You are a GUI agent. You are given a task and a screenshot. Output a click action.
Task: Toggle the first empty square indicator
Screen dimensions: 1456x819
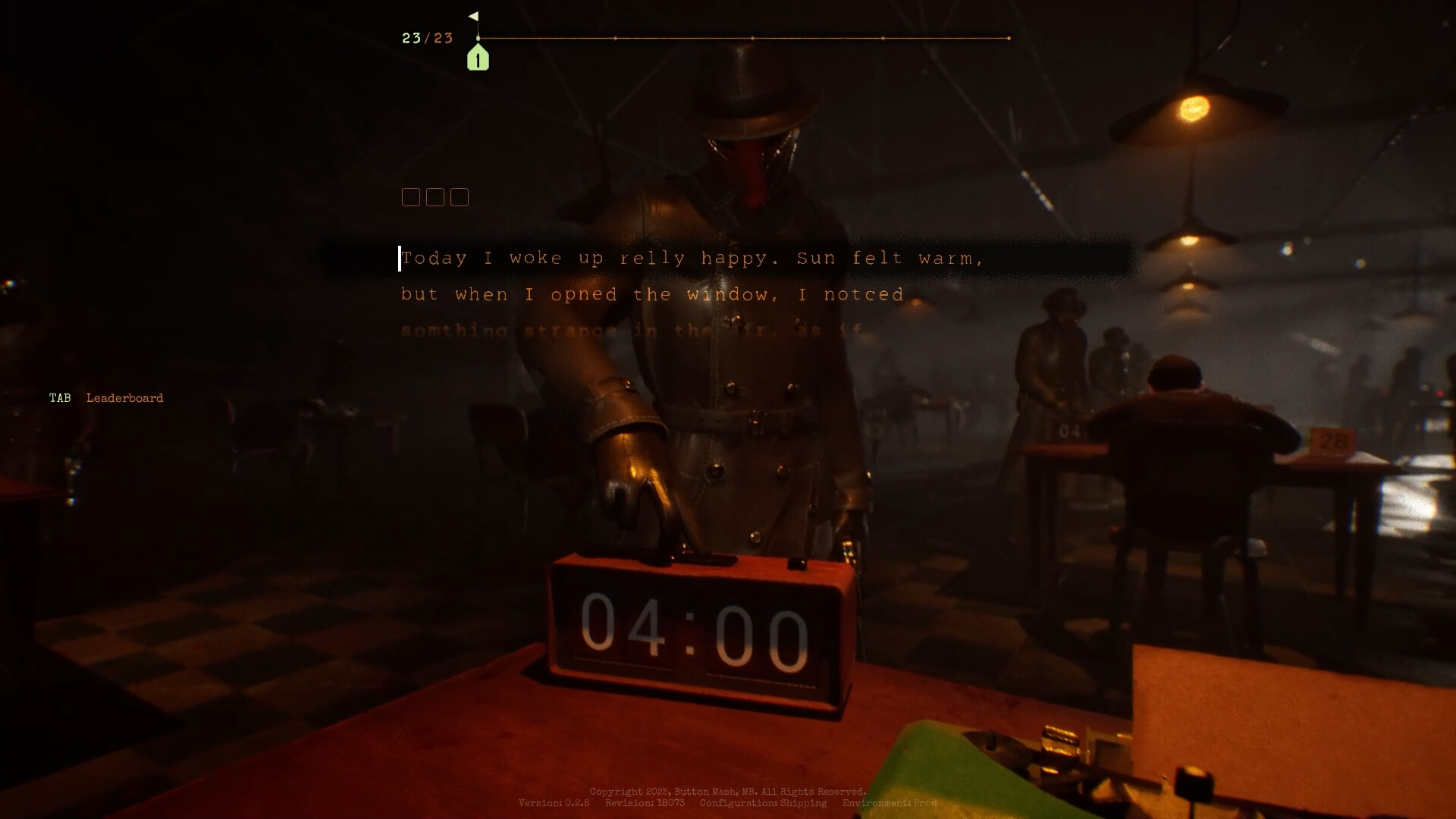click(x=411, y=197)
